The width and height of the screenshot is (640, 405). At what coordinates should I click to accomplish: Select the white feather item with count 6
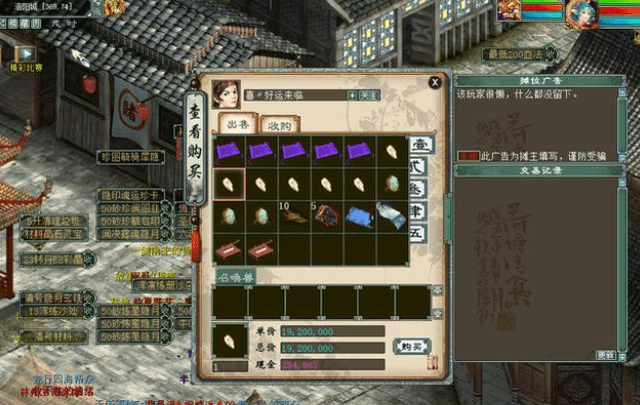[393, 216]
